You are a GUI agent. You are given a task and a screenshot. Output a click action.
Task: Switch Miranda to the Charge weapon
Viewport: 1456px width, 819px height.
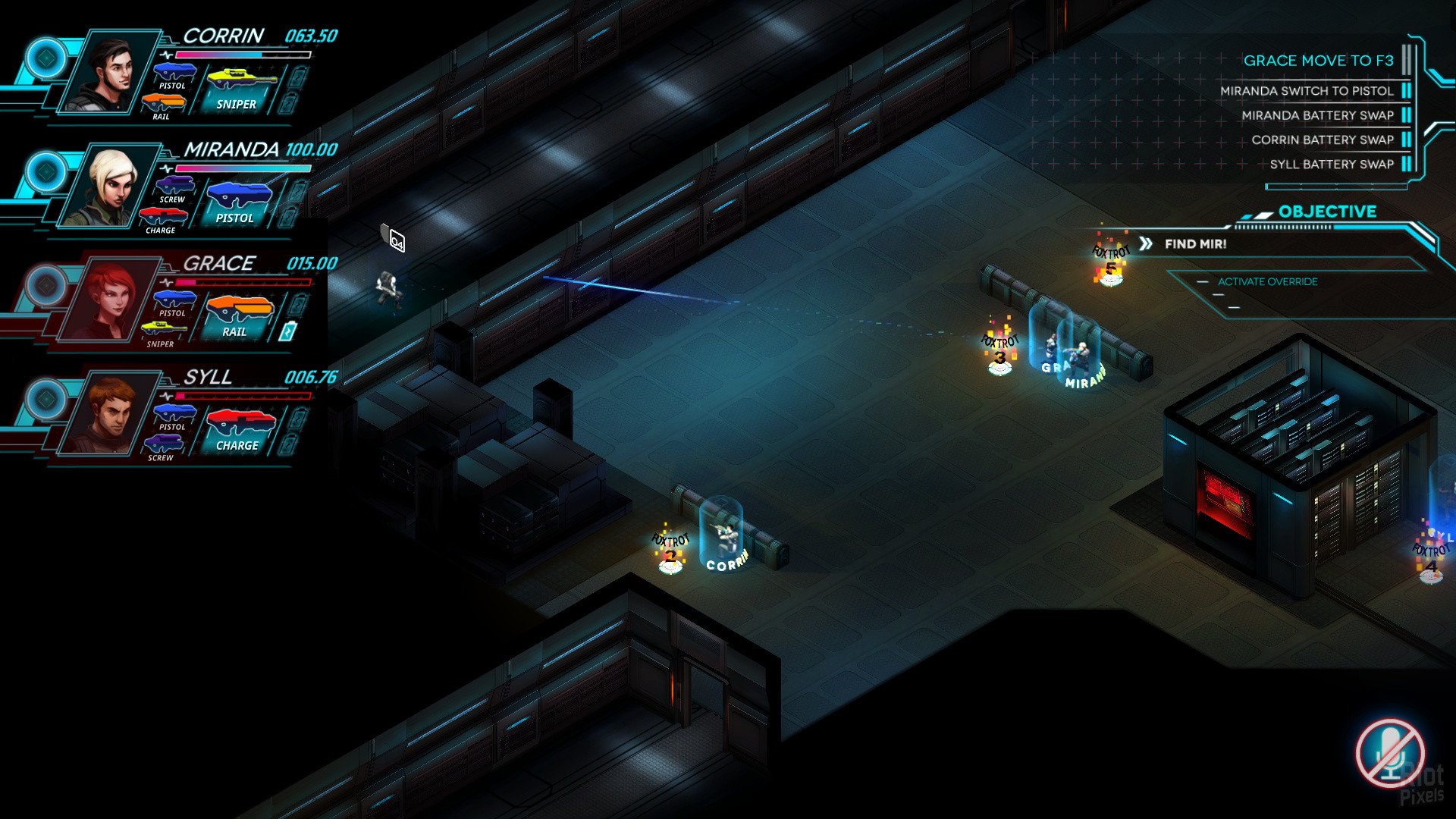tap(162, 220)
